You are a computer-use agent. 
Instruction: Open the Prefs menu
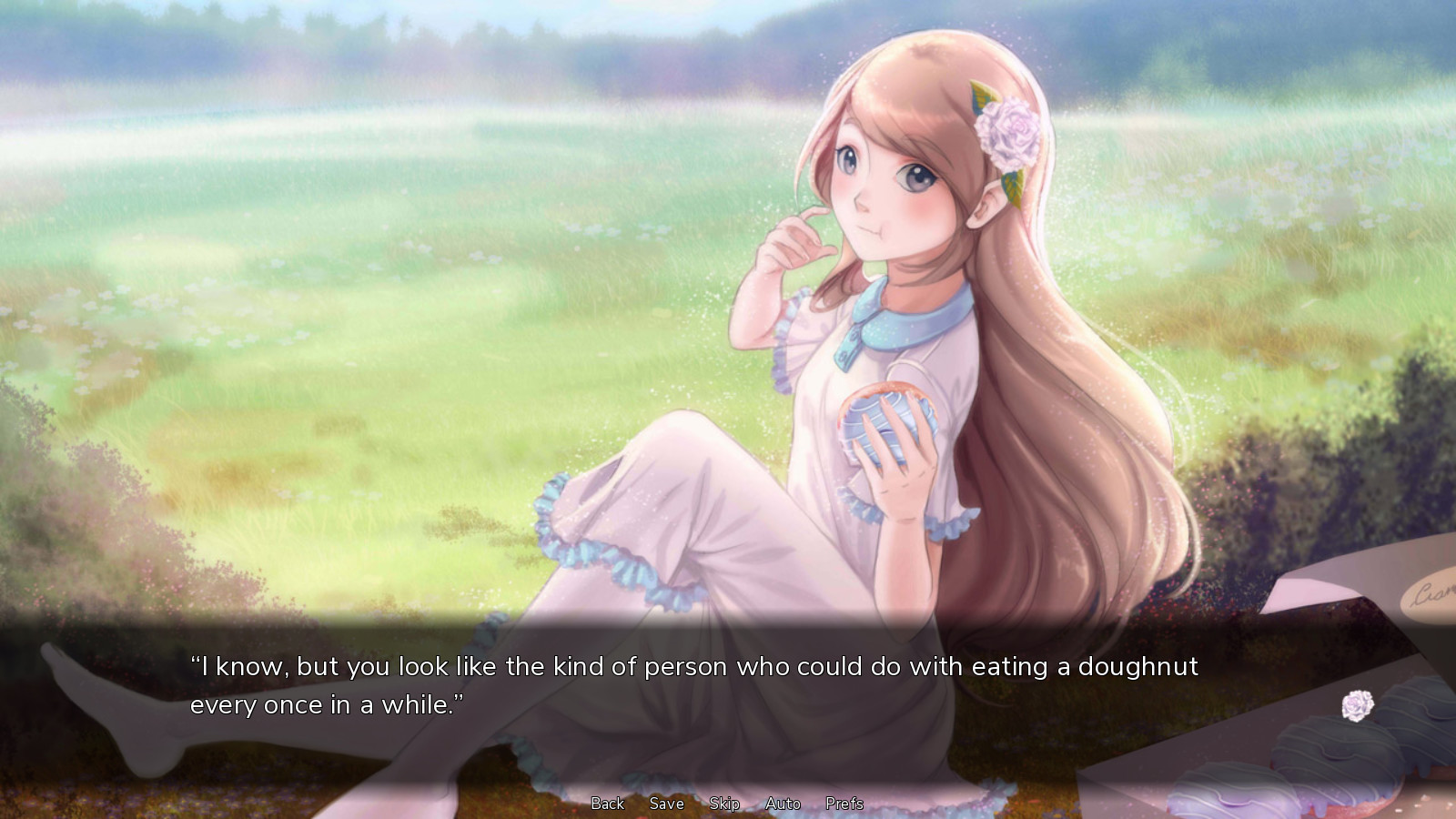[844, 804]
